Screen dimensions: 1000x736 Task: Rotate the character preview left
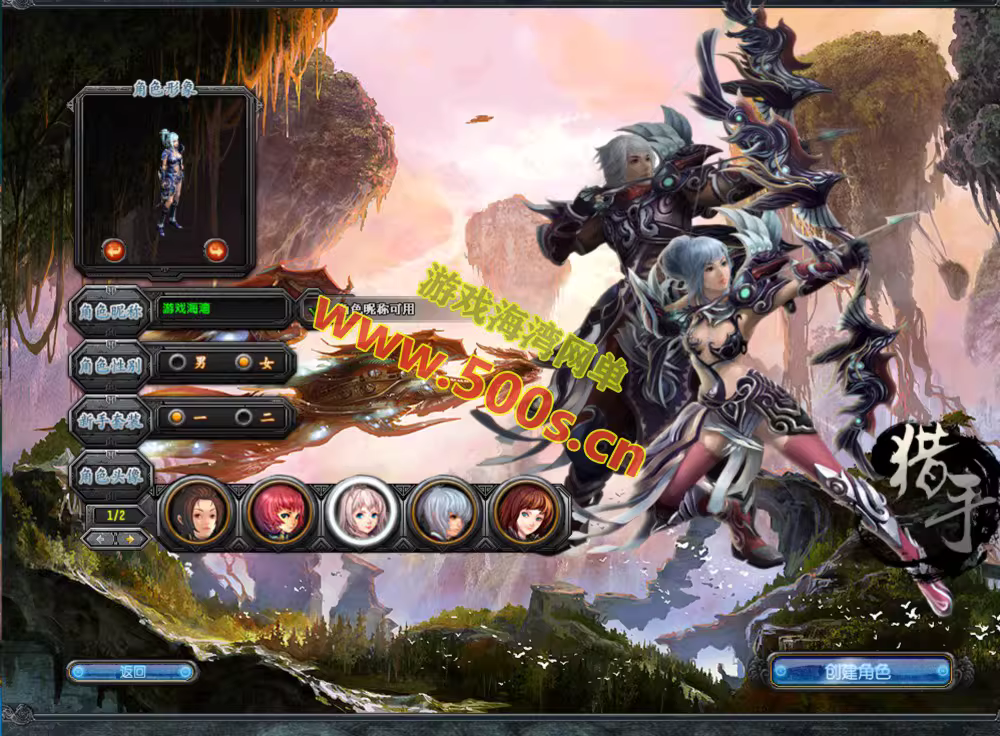click(113, 250)
